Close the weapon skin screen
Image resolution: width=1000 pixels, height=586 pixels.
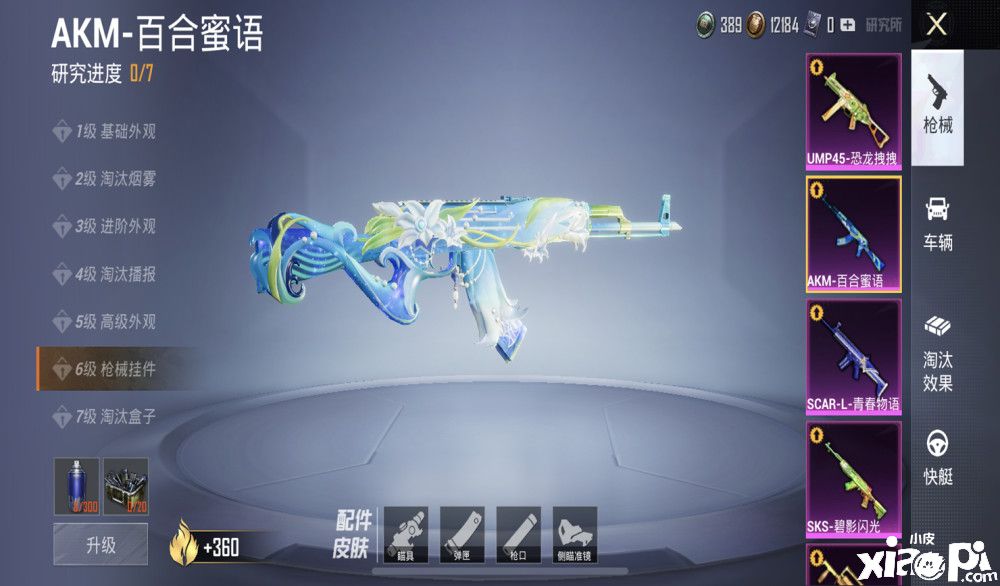936,25
